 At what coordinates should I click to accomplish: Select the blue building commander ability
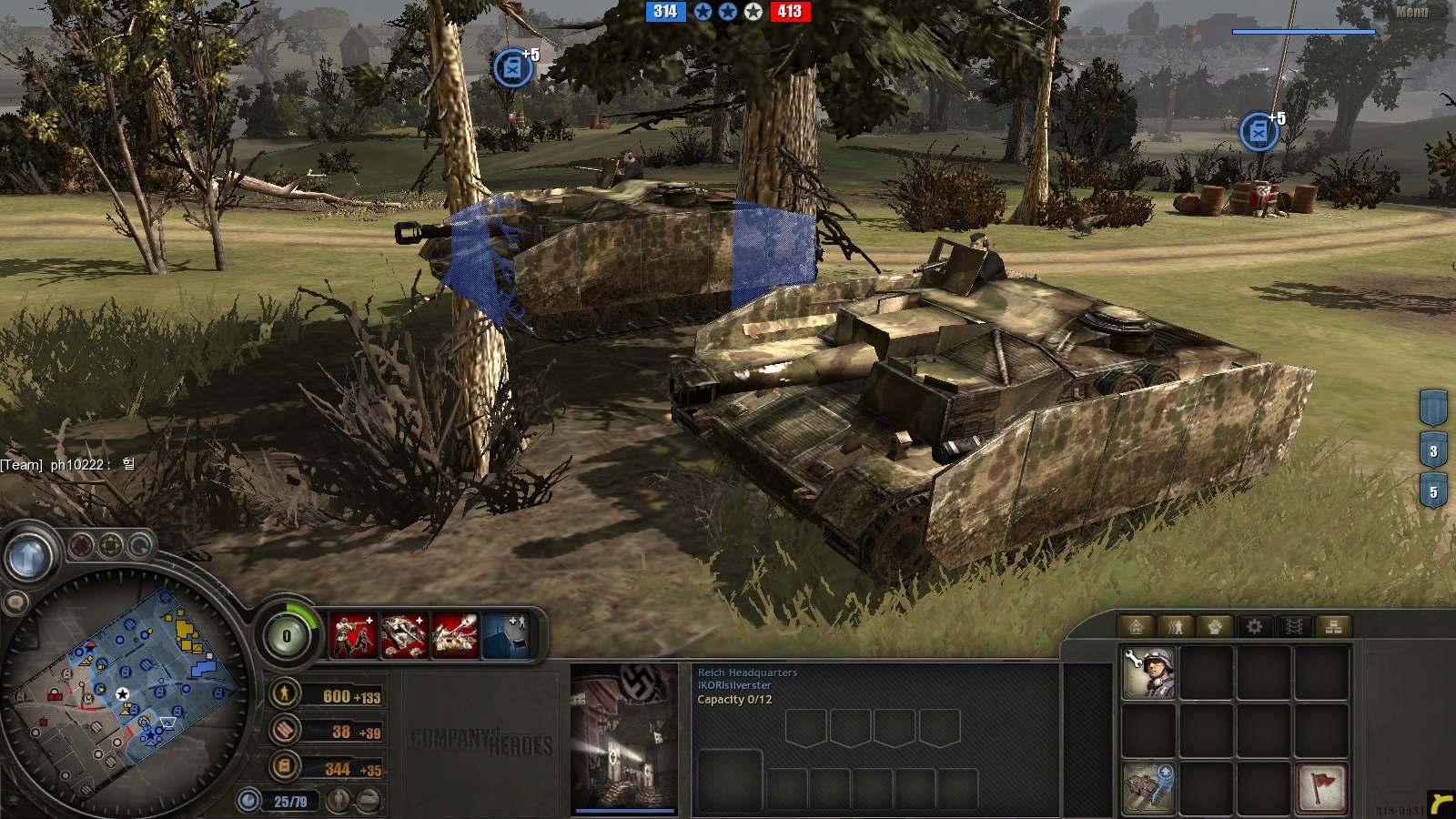click(505, 635)
